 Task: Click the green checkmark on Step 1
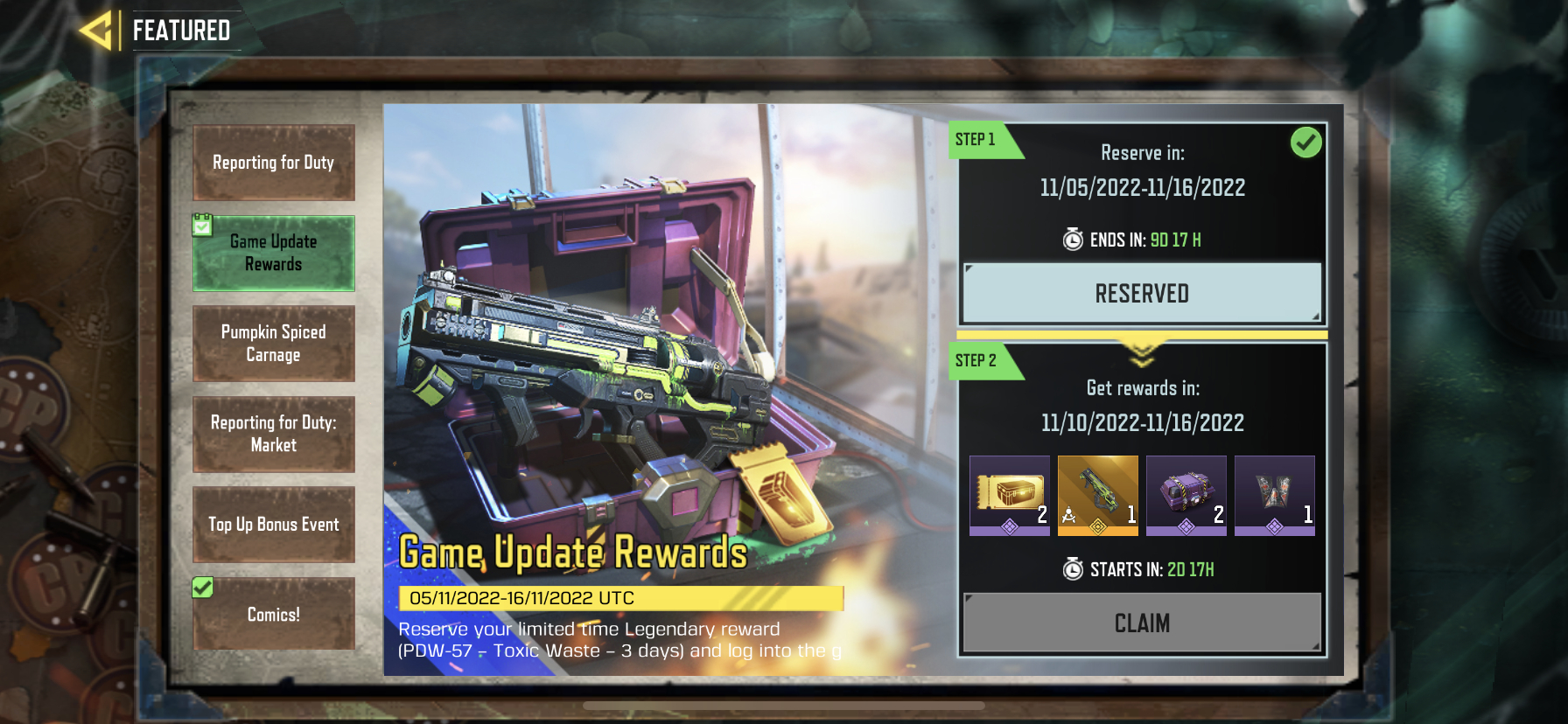(x=1305, y=141)
